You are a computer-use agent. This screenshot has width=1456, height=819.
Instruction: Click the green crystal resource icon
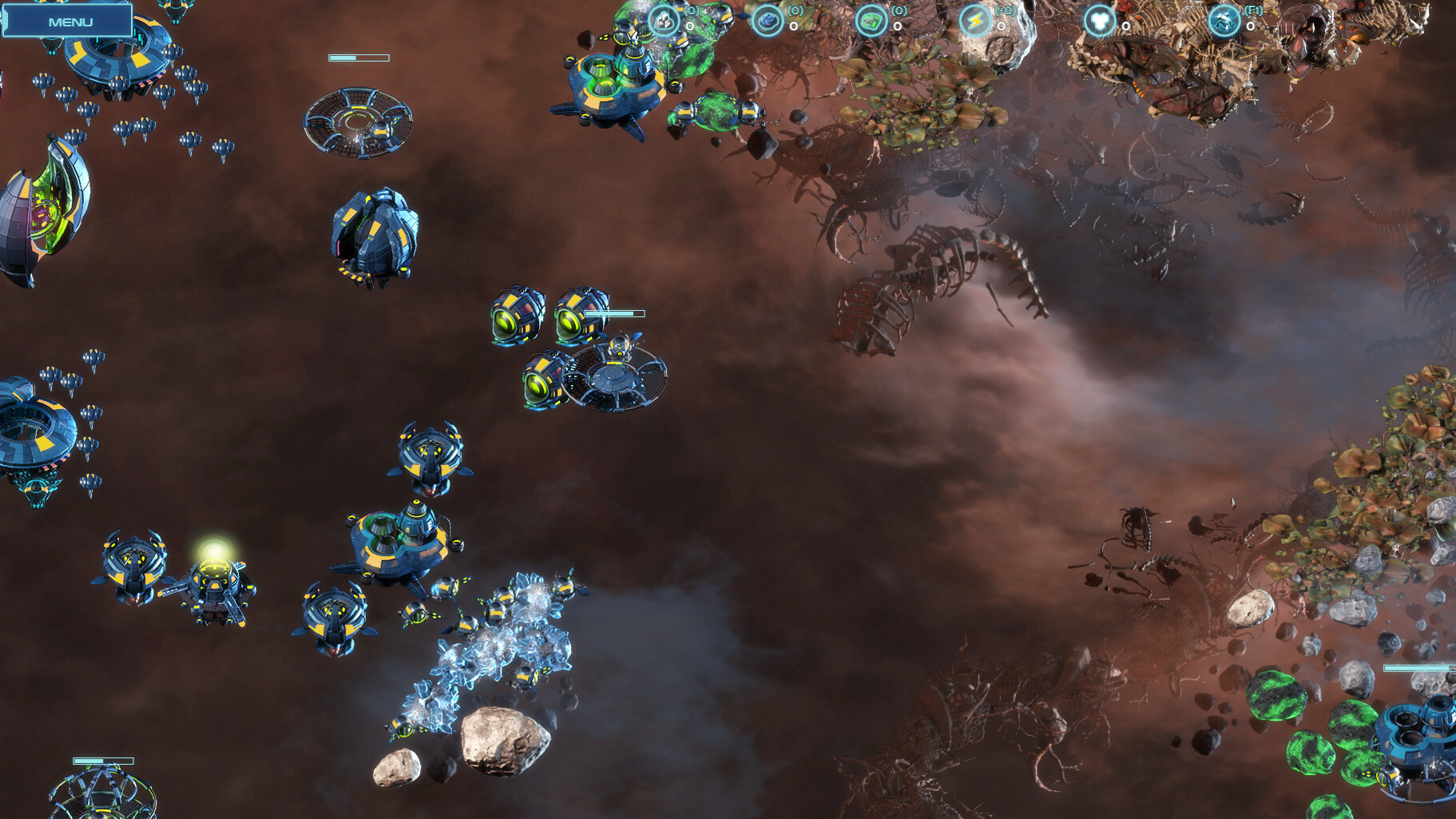point(870,20)
